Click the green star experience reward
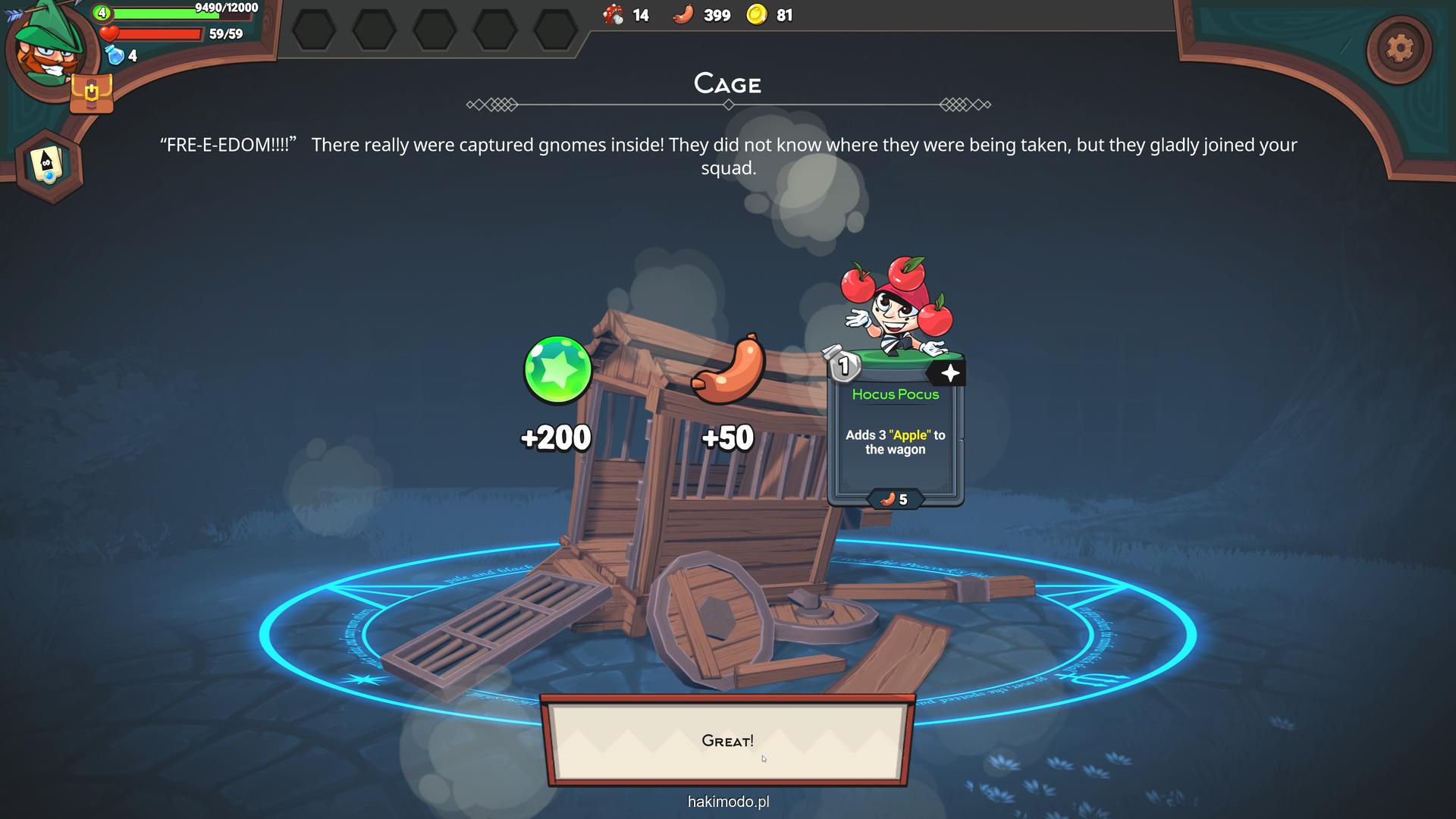This screenshot has width=1456, height=819. pyautogui.click(x=557, y=370)
